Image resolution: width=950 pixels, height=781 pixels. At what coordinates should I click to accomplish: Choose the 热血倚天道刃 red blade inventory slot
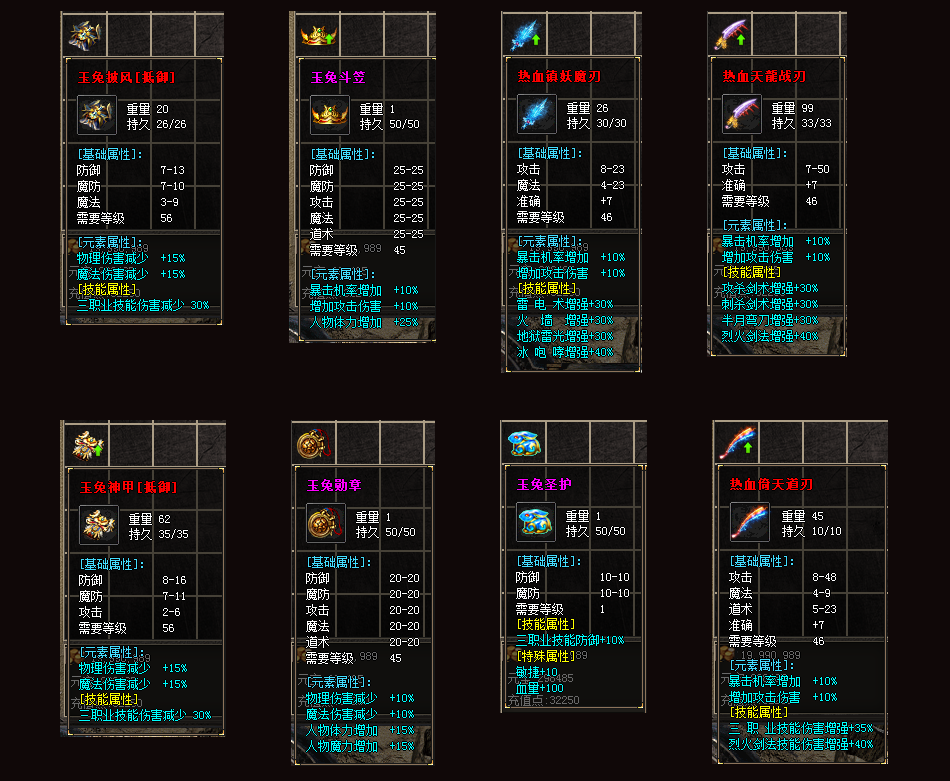point(735,441)
